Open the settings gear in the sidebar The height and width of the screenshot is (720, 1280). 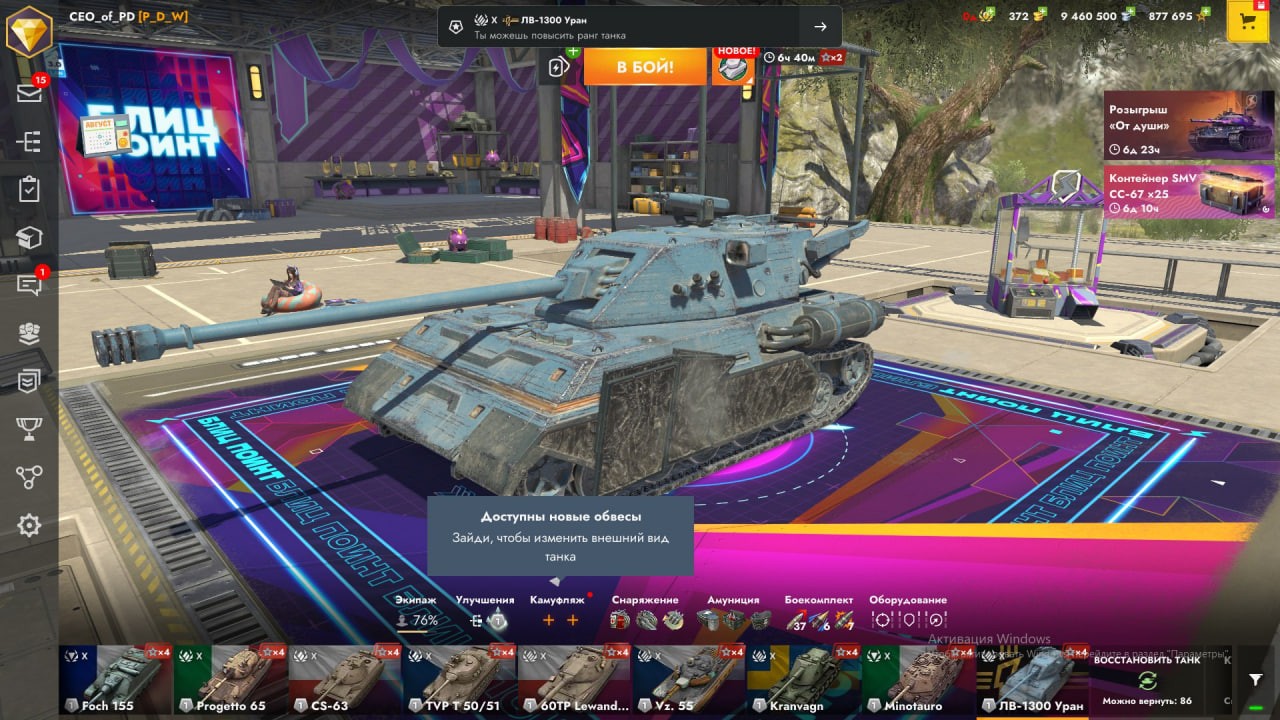[29, 525]
